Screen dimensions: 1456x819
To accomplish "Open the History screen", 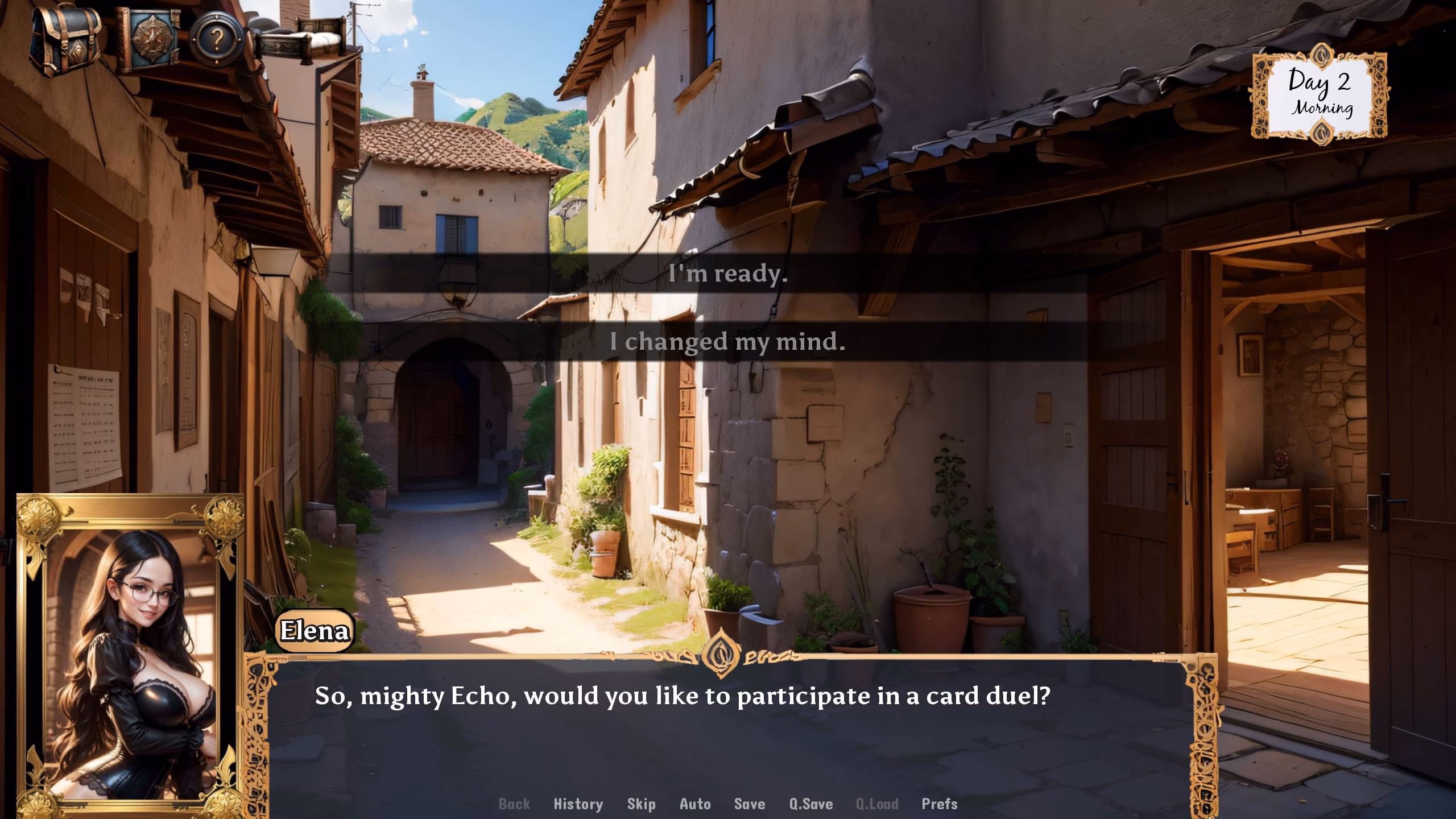I will pyautogui.click(x=578, y=804).
